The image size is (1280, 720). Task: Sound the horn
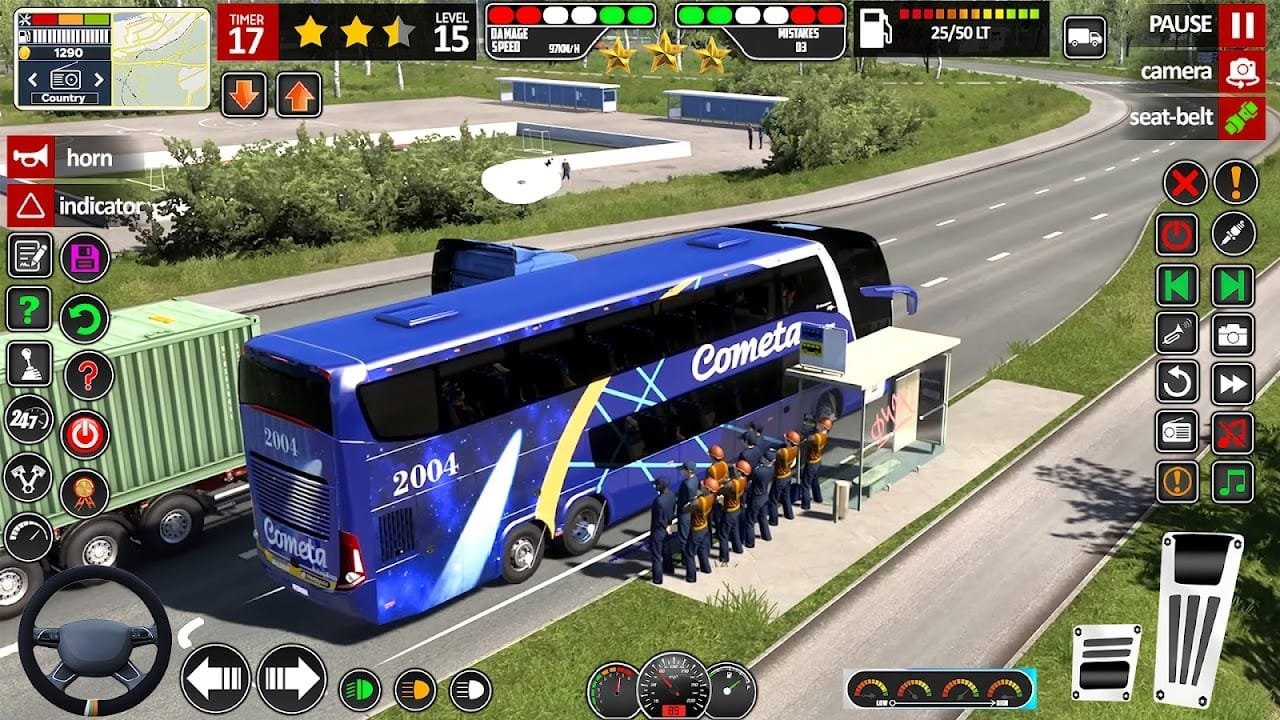[x=30, y=158]
